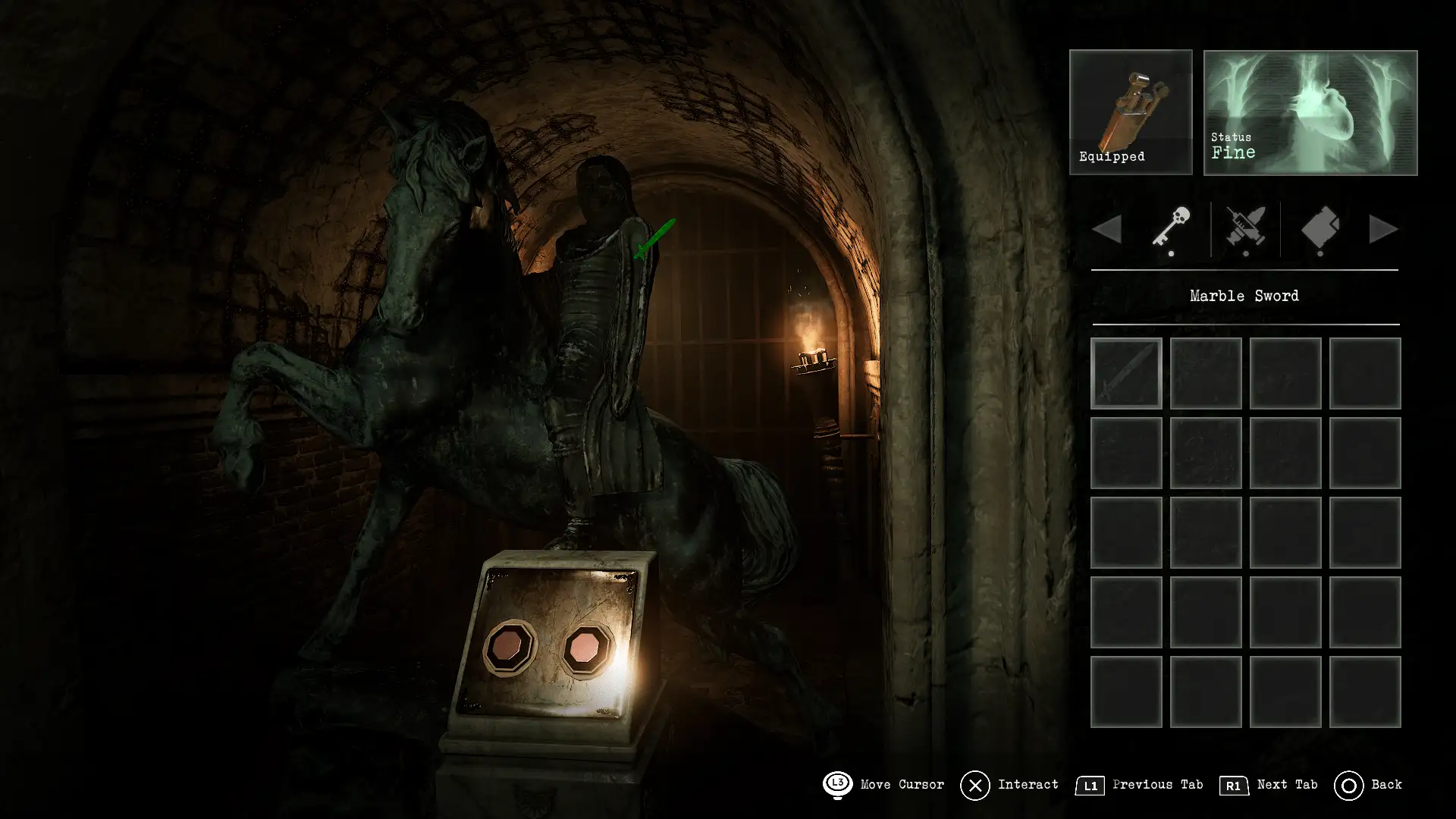Viewport: 1456px width, 819px height.
Task: Select the Equipped item panel
Action: point(1131,112)
